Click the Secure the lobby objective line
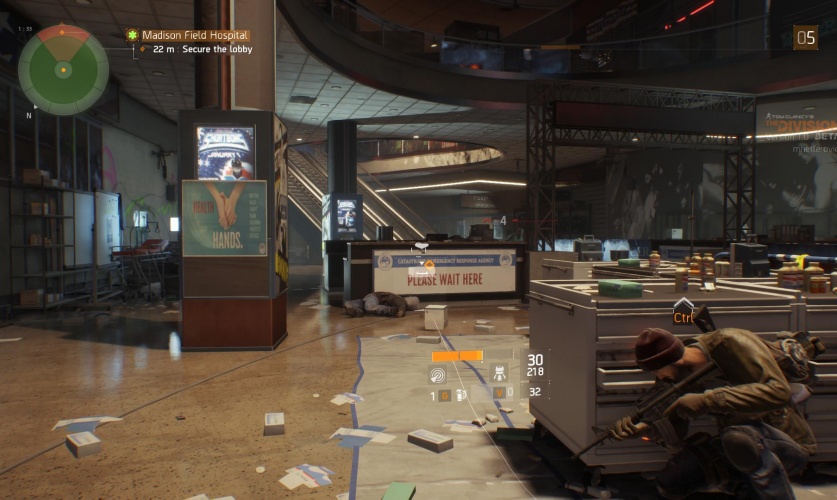This screenshot has height=500, width=837. [x=210, y=48]
